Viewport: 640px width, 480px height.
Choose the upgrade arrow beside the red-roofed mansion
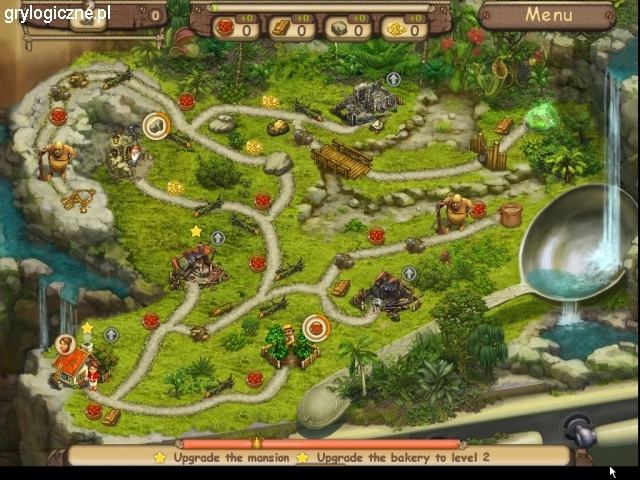(111, 335)
